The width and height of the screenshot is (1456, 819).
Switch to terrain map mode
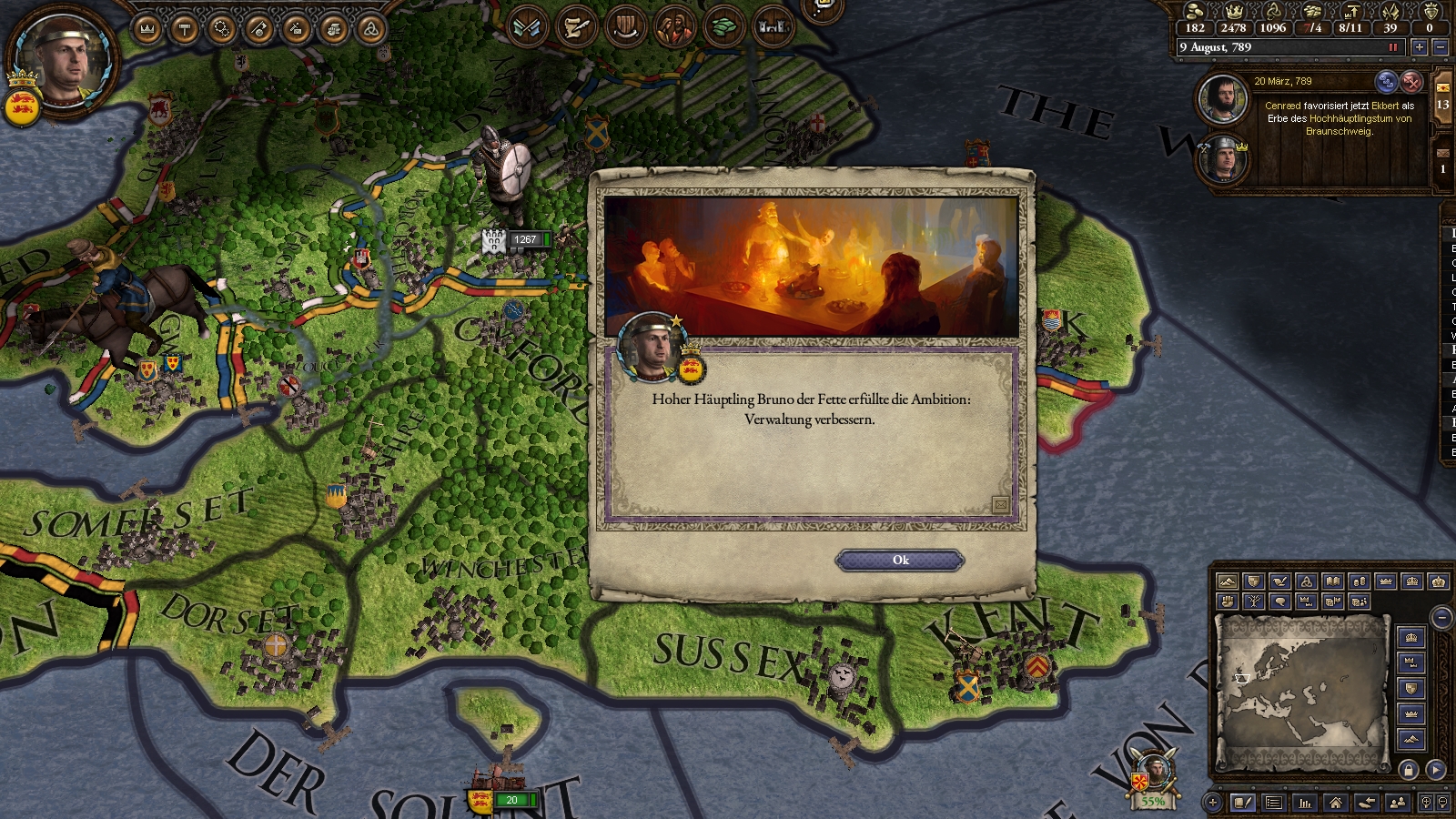click(1228, 581)
